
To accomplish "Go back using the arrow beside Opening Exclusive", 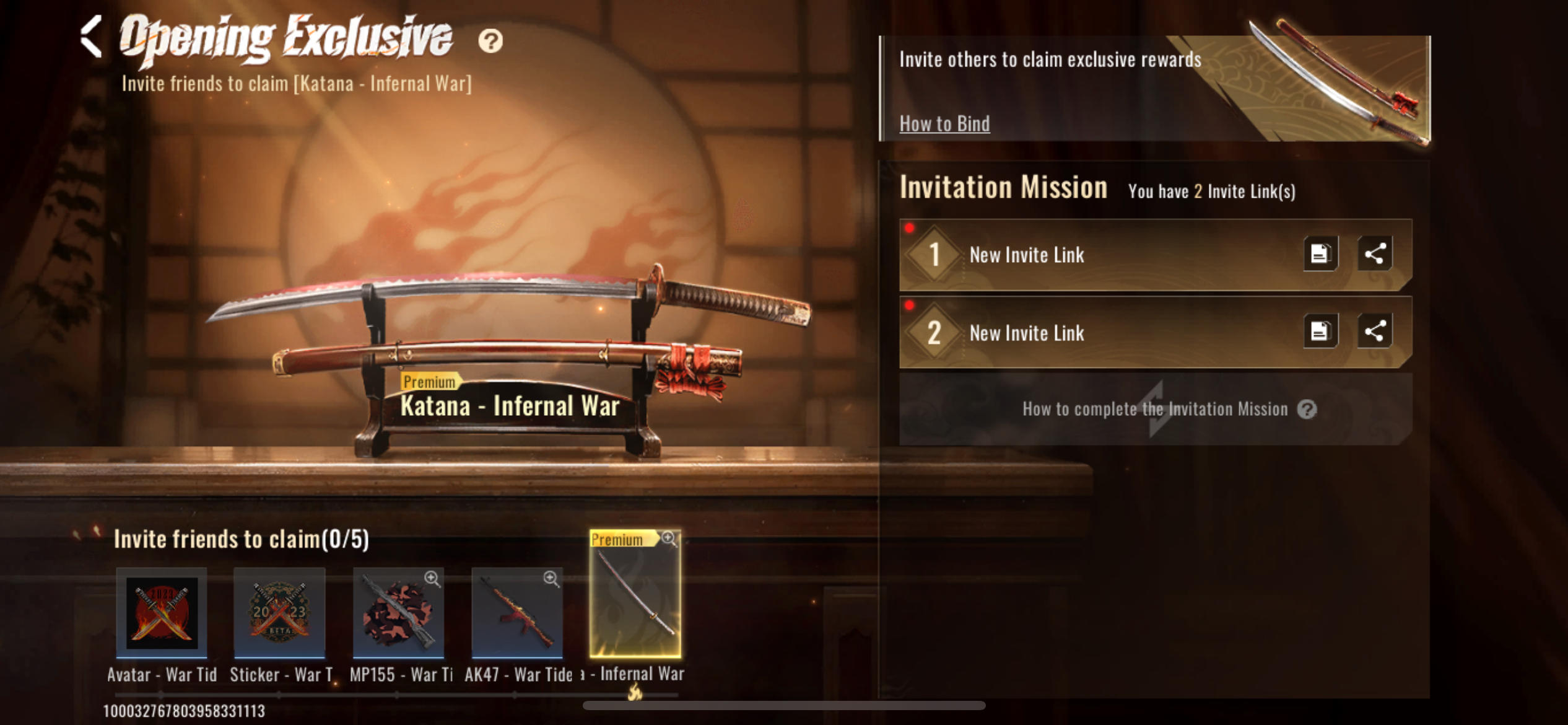I will click(92, 37).
